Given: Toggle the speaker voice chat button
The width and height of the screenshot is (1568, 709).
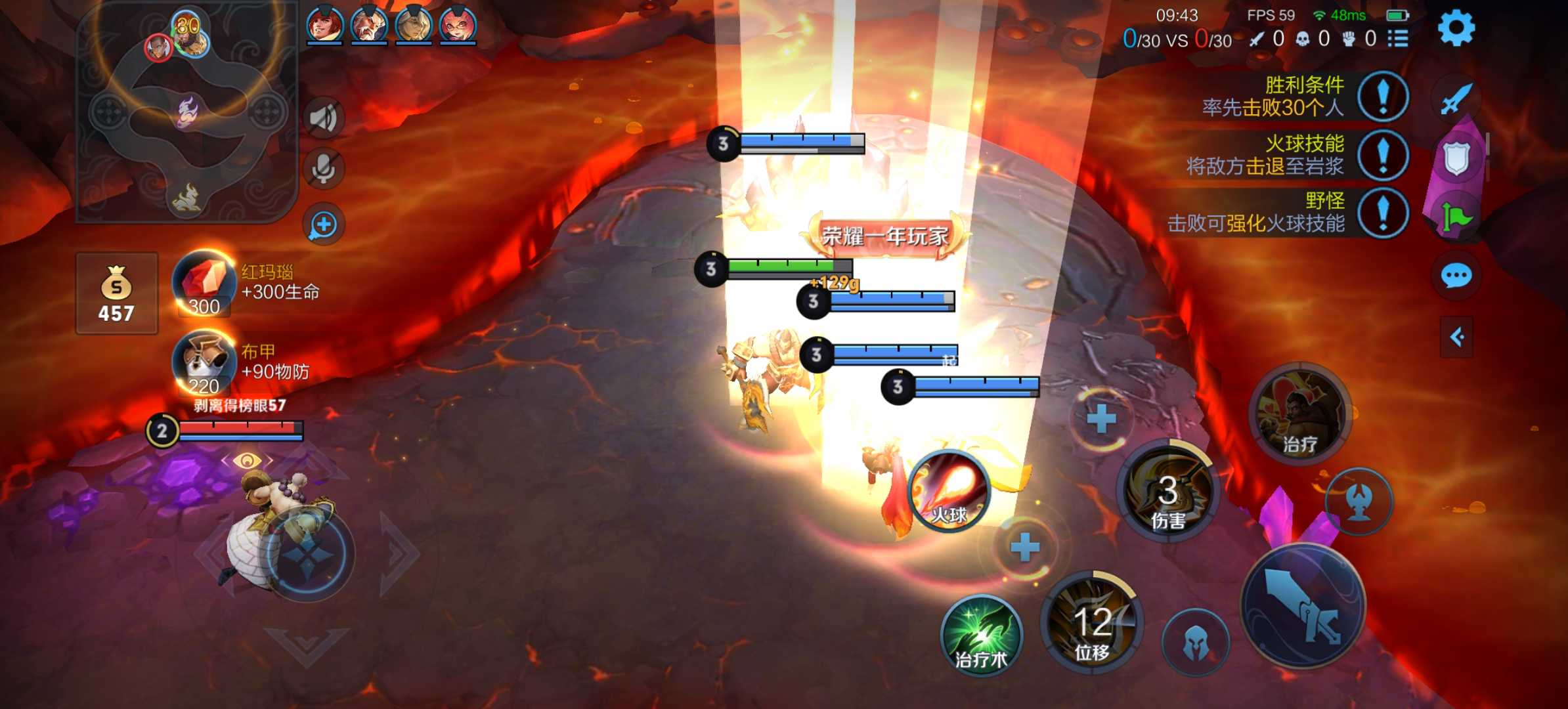Looking at the screenshot, I should (323, 118).
